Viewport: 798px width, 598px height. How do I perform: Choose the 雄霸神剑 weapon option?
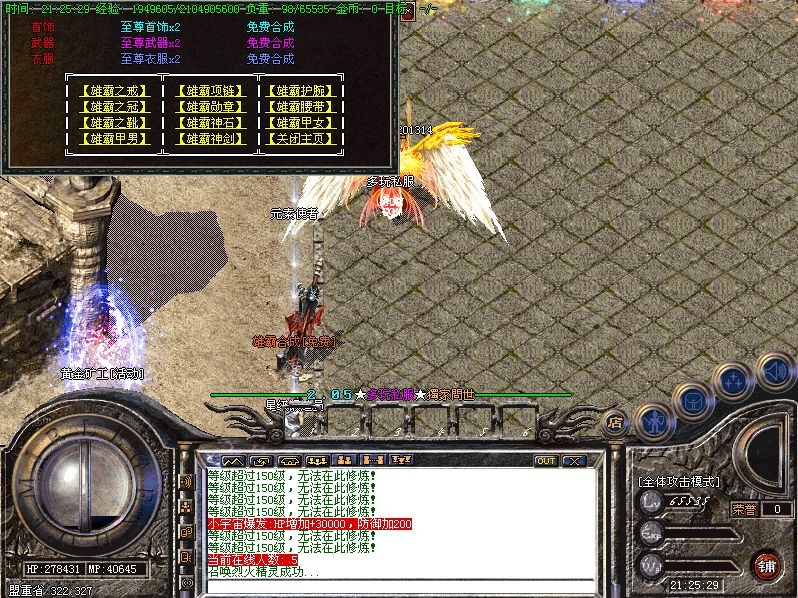pyautogui.click(x=210, y=139)
